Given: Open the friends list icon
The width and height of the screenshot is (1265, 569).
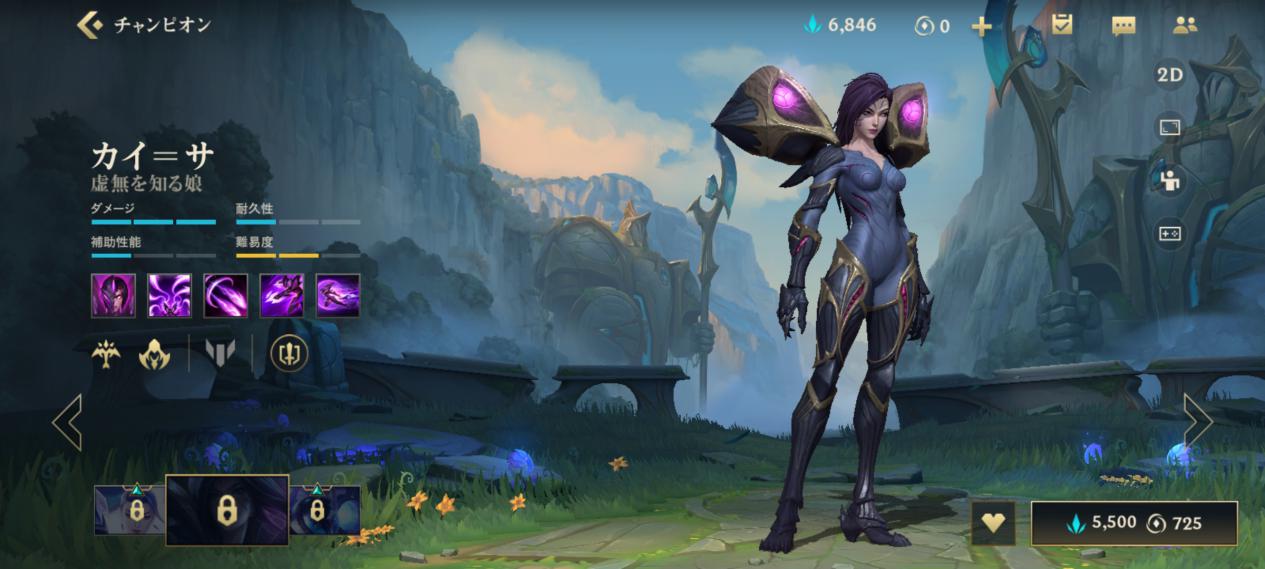Looking at the screenshot, I should tap(1185, 26).
